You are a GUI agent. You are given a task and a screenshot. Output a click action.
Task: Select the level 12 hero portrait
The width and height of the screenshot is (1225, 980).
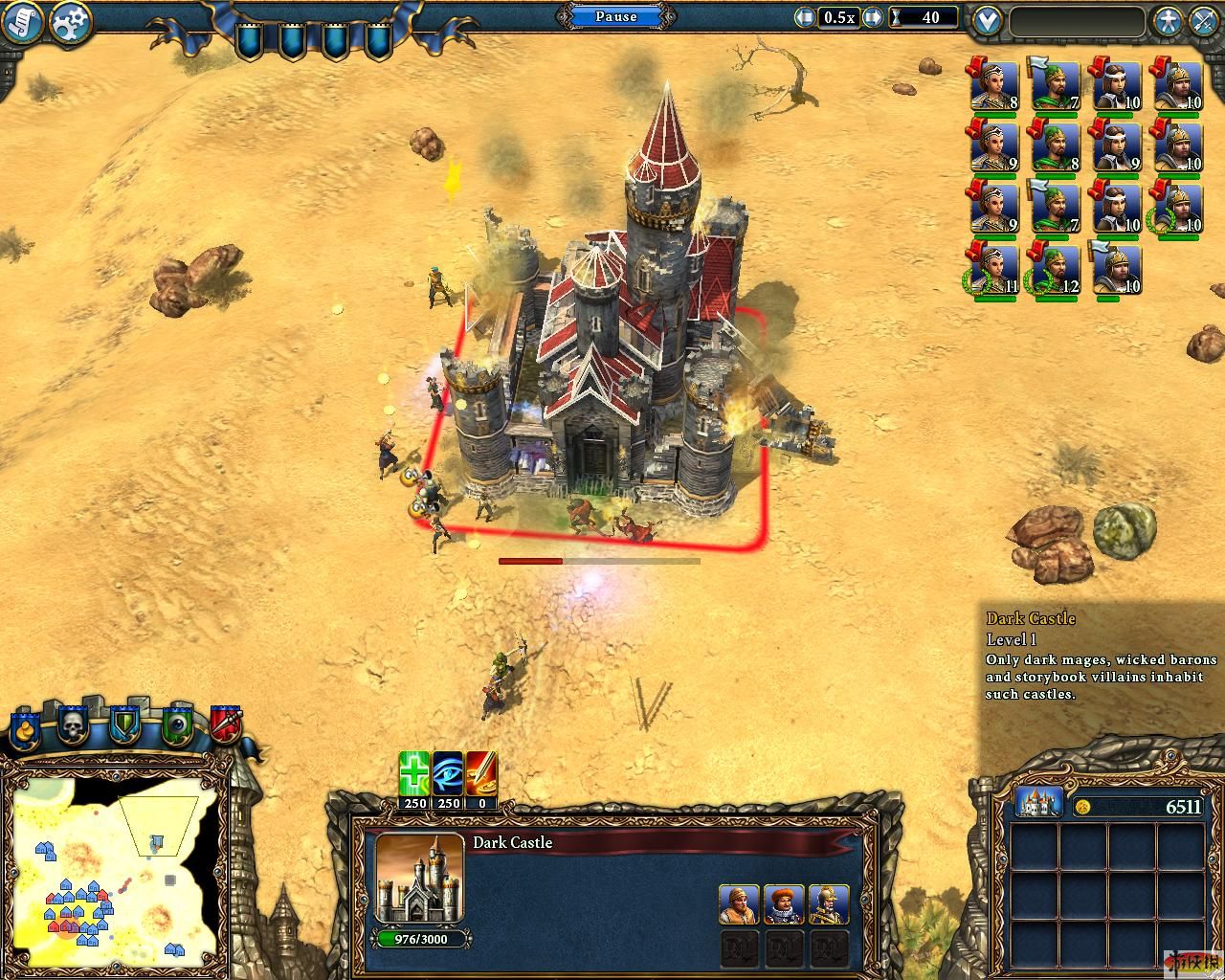[x=1053, y=272]
